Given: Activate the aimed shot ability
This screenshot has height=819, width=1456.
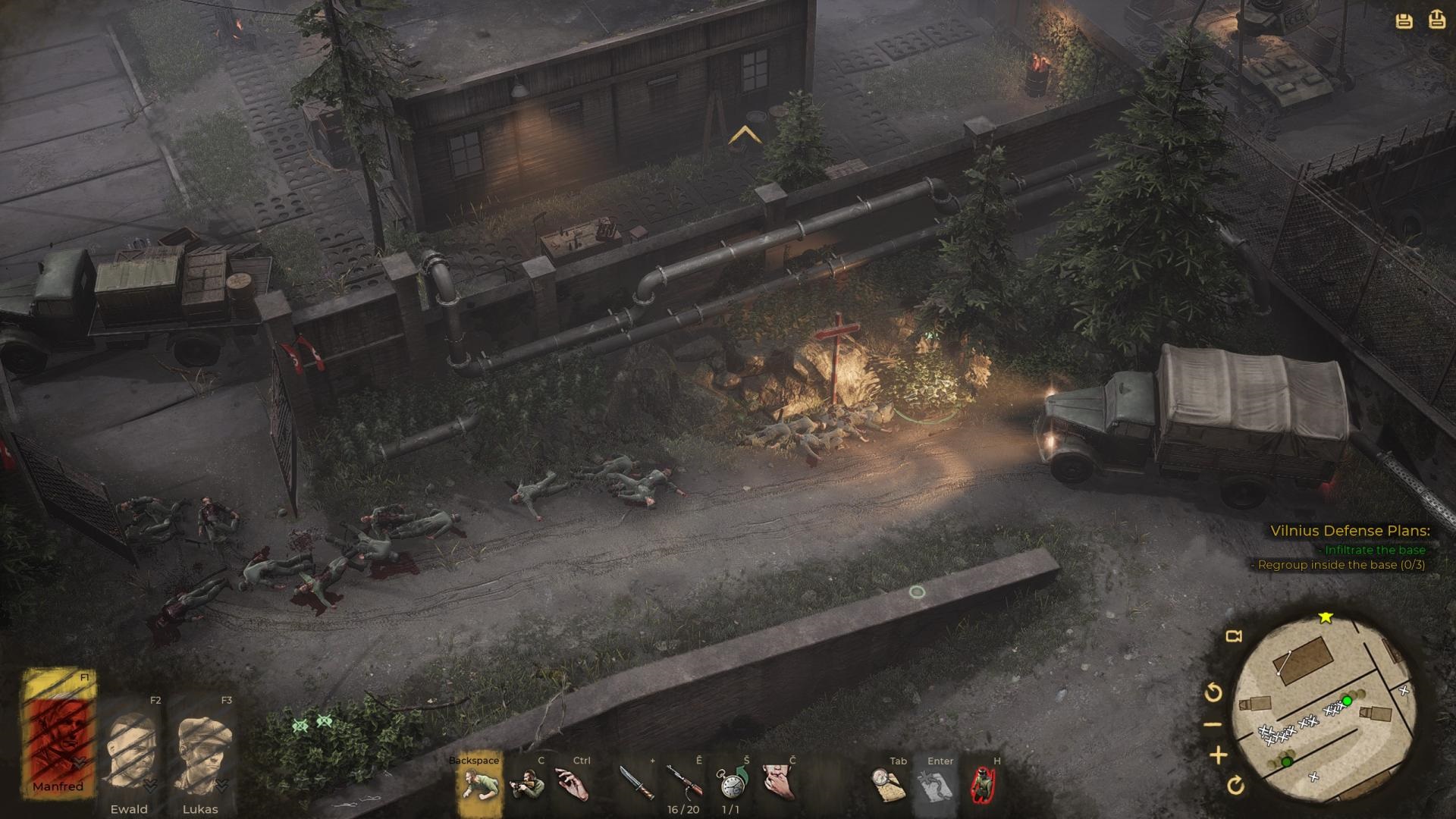Looking at the screenshot, I should click(525, 783).
